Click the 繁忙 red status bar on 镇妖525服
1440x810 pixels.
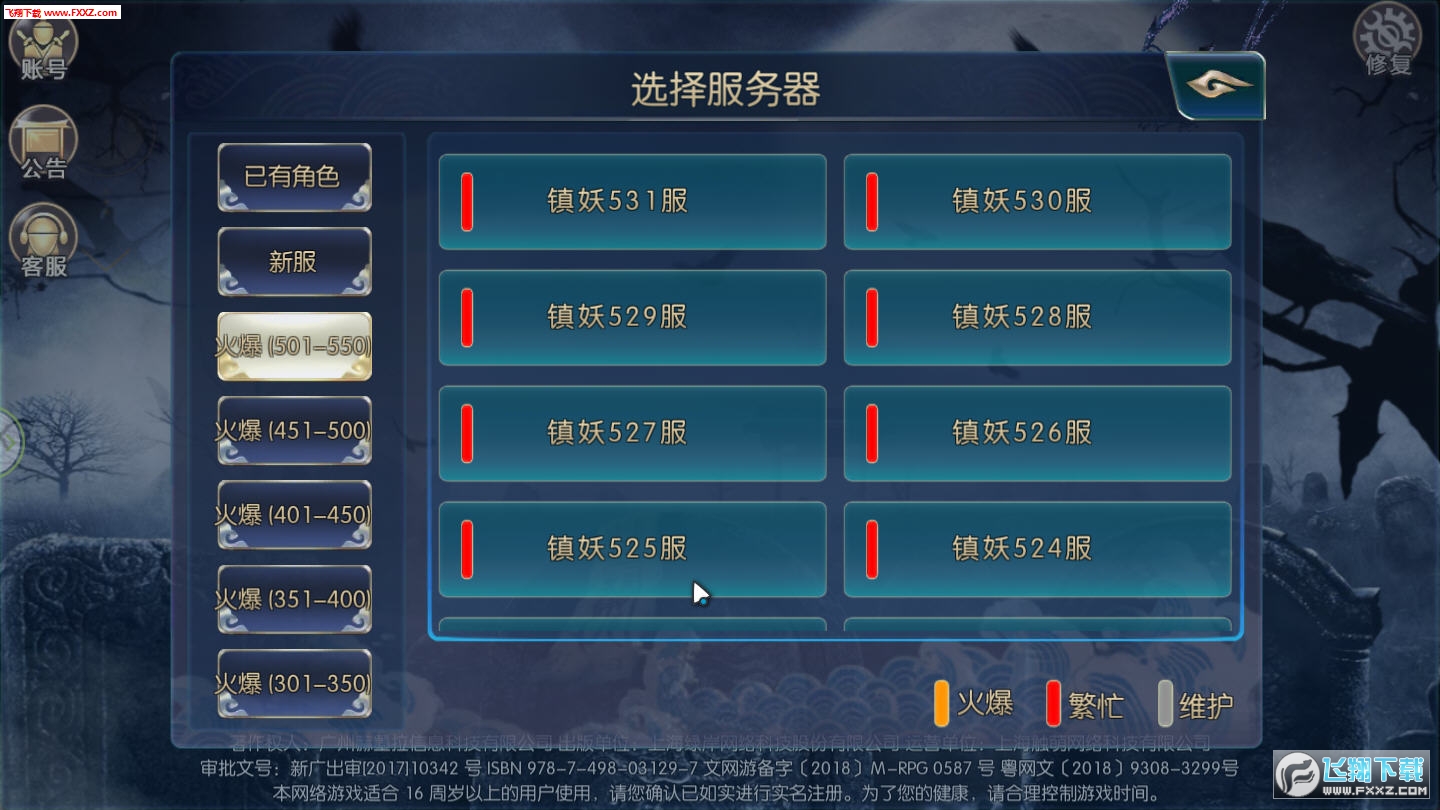[x=466, y=549]
